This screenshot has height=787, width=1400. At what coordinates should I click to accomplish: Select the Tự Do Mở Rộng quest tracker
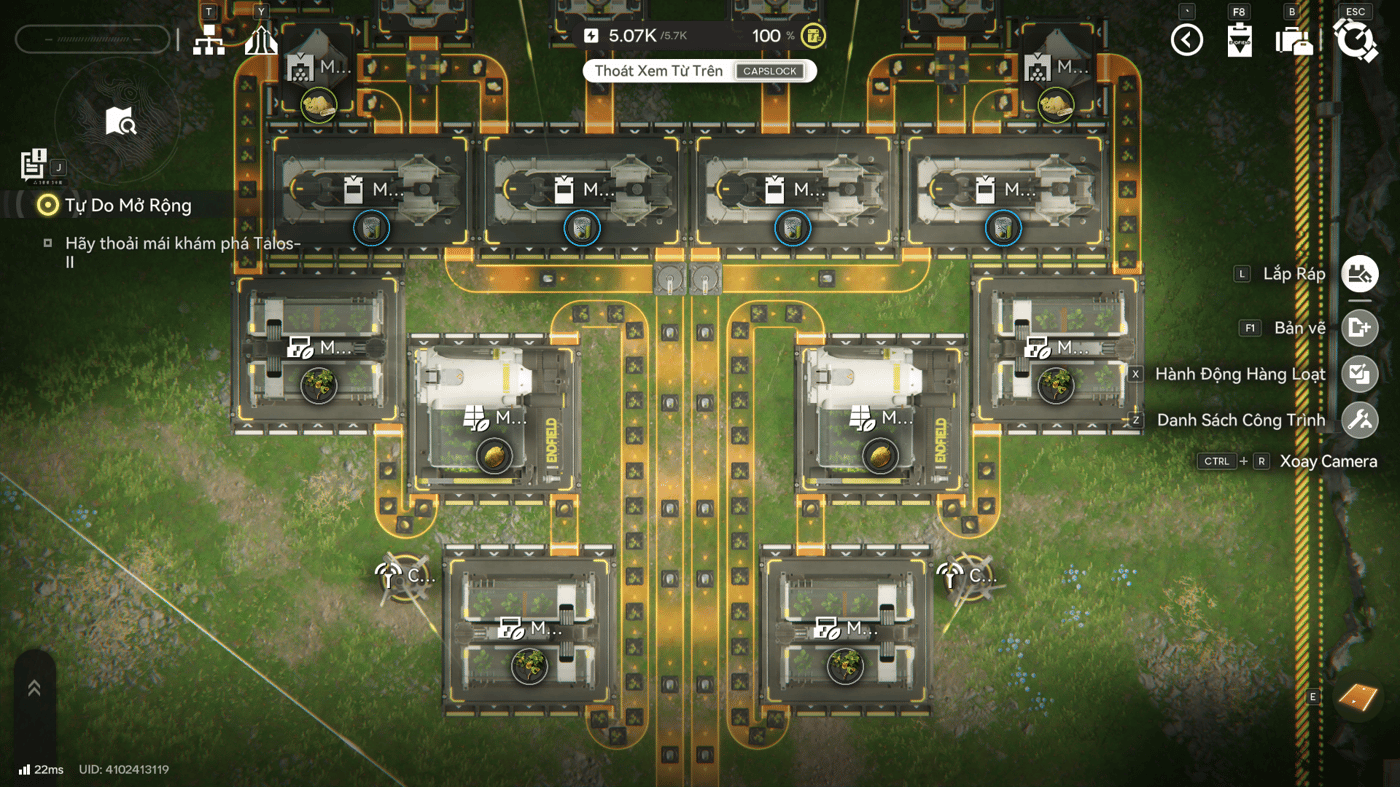pos(127,206)
